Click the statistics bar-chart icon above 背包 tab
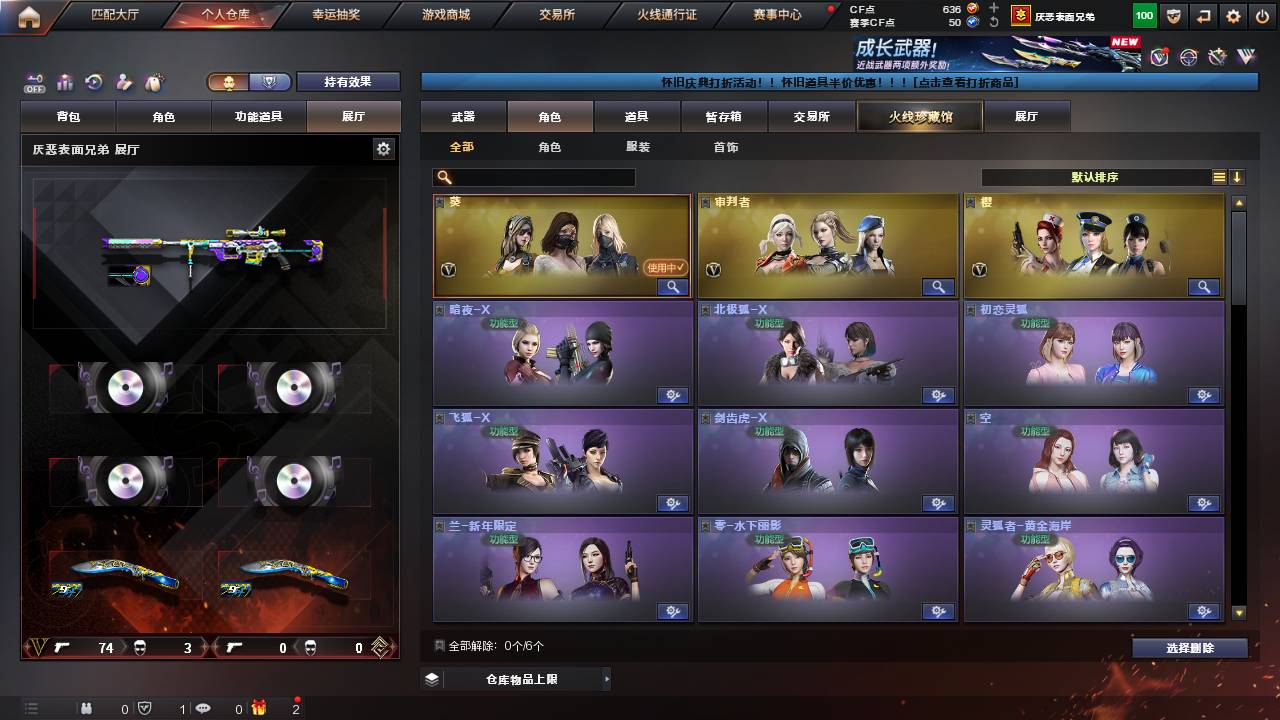Viewport: 1280px width, 720px height. 65,81
